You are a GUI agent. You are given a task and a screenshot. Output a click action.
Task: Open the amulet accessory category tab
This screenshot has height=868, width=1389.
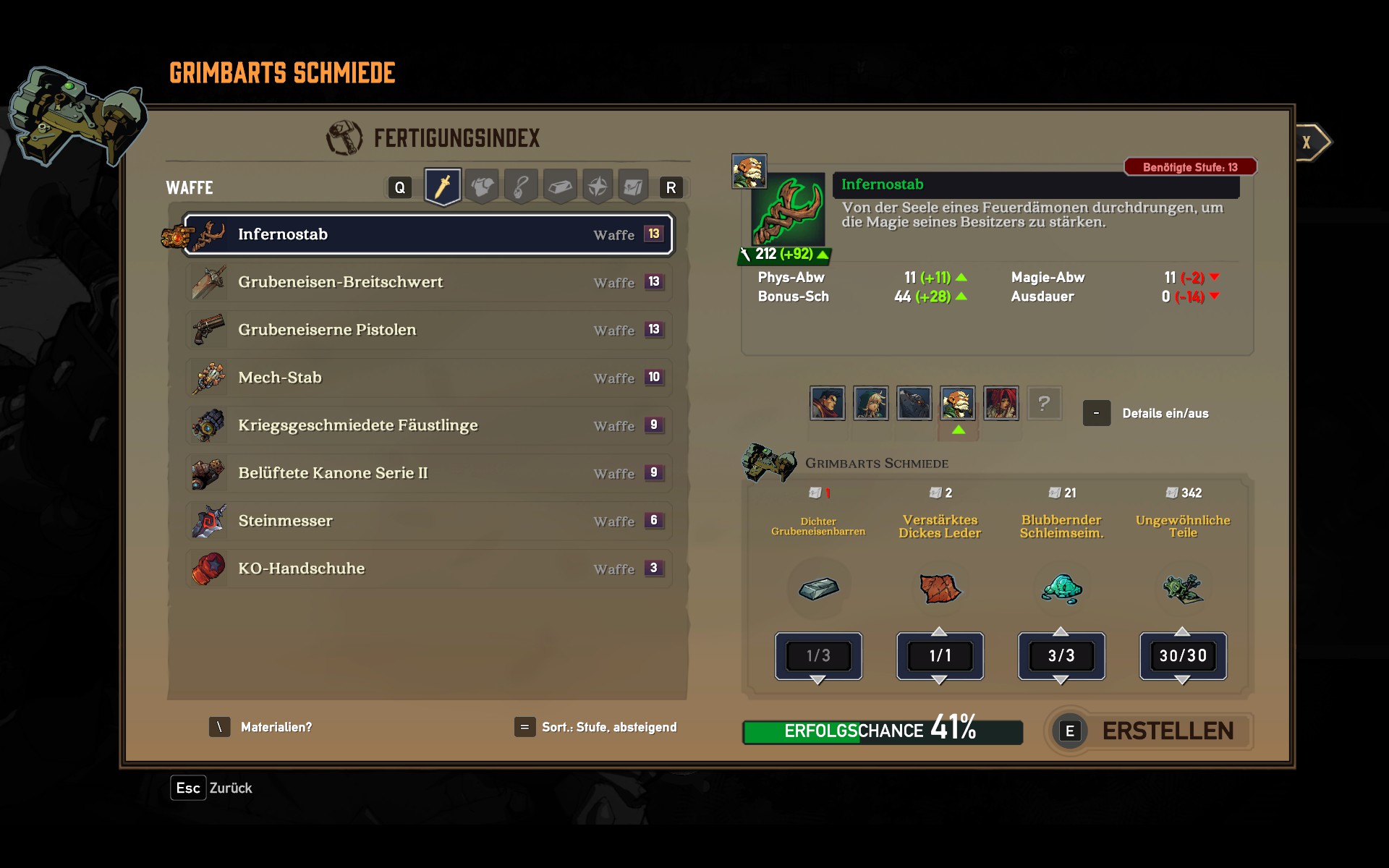[521, 187]
